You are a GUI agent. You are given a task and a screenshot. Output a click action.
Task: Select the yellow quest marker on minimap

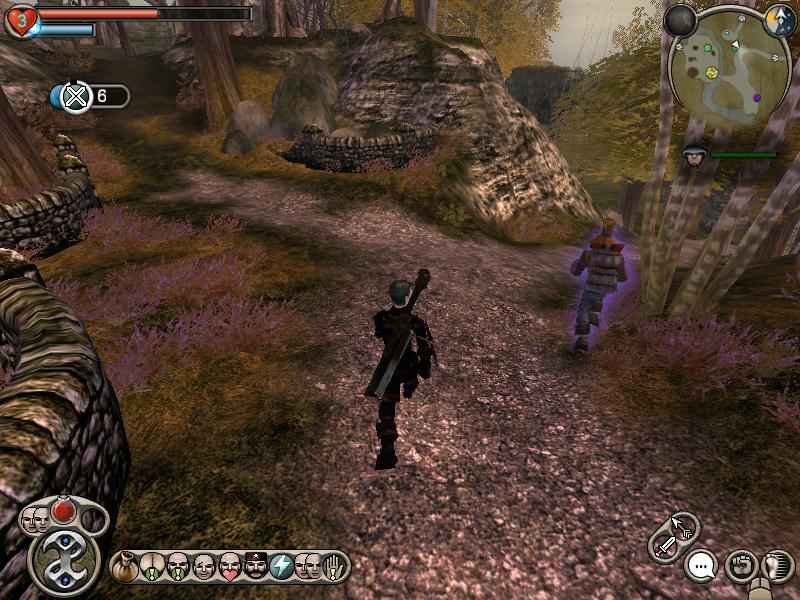click(712, 72)
